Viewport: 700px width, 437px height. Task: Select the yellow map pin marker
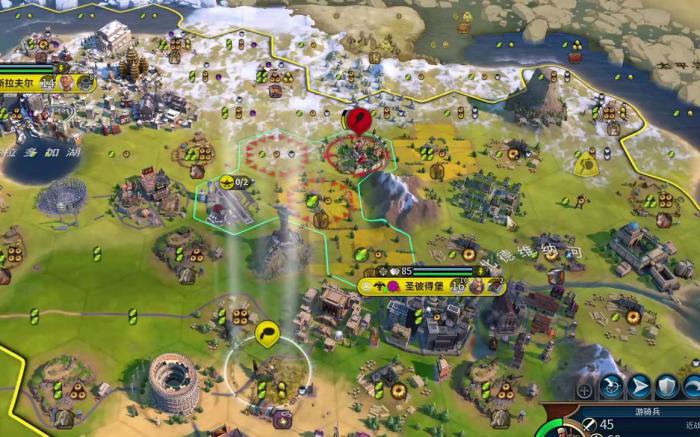267,333
